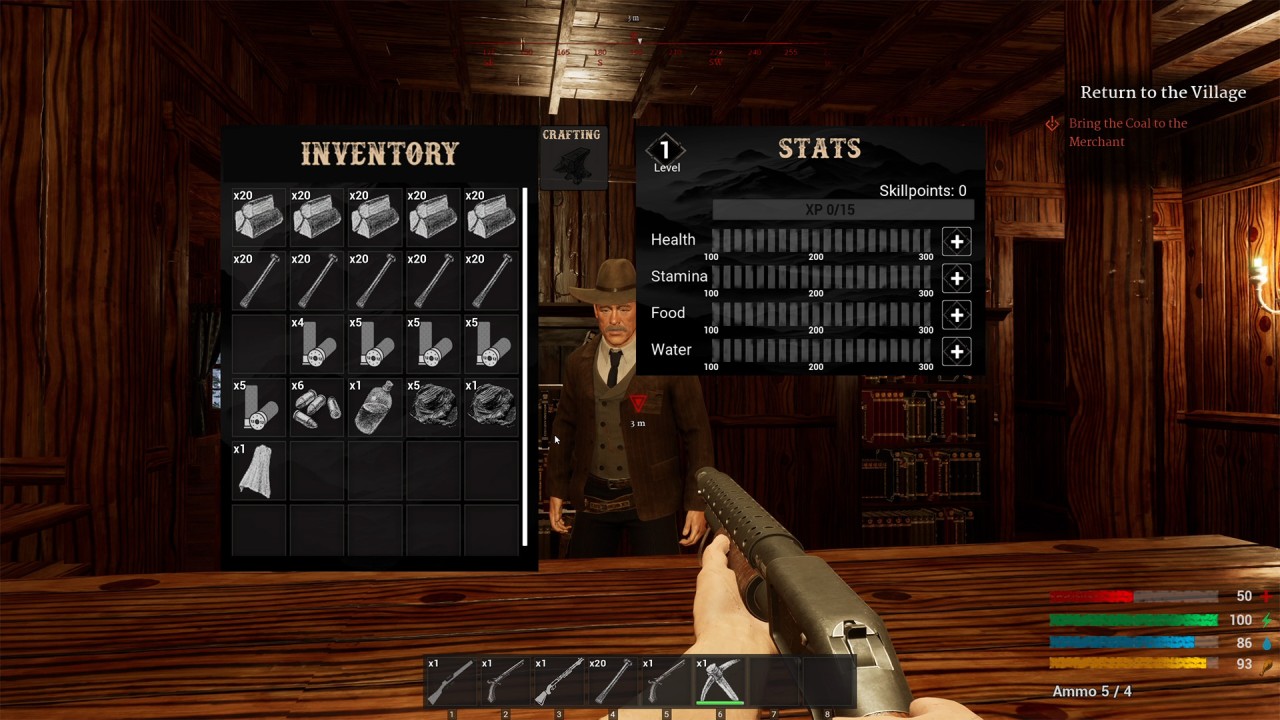Screen dimensions: 1280x720
Task: Select the water bottle in inventory
Action: tap(375, 408)
